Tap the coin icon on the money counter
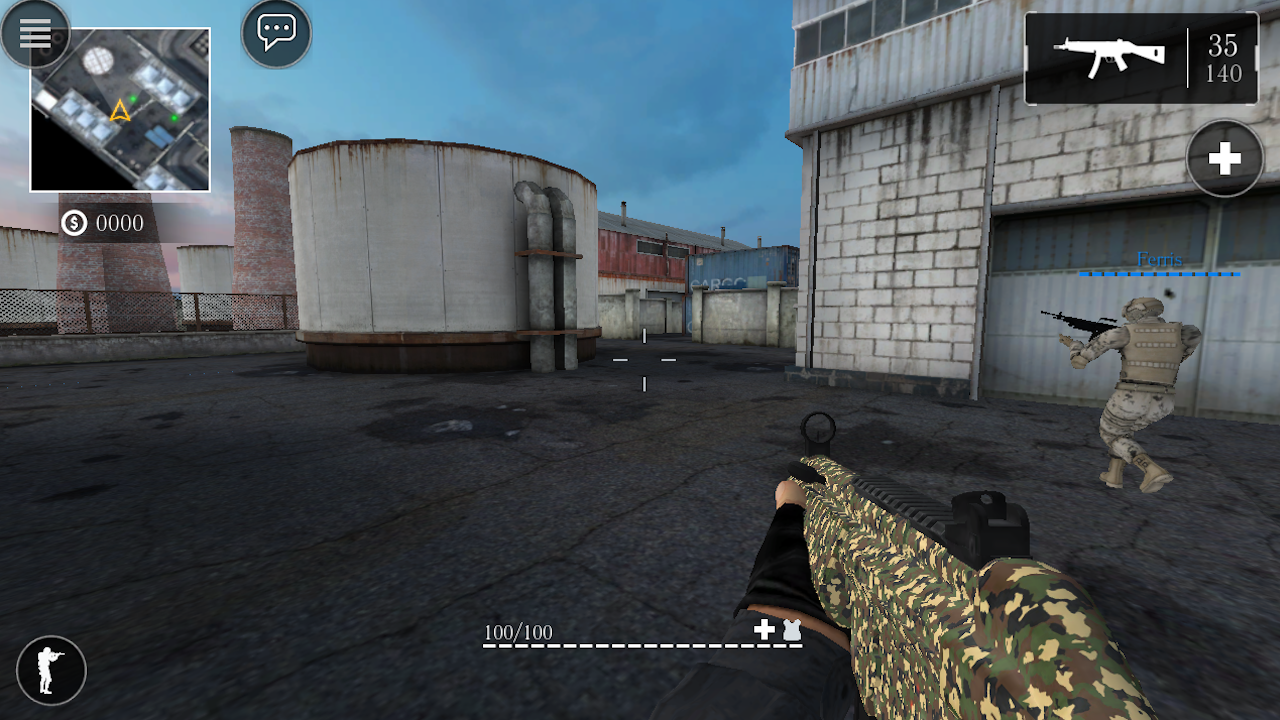 [73, 223]
